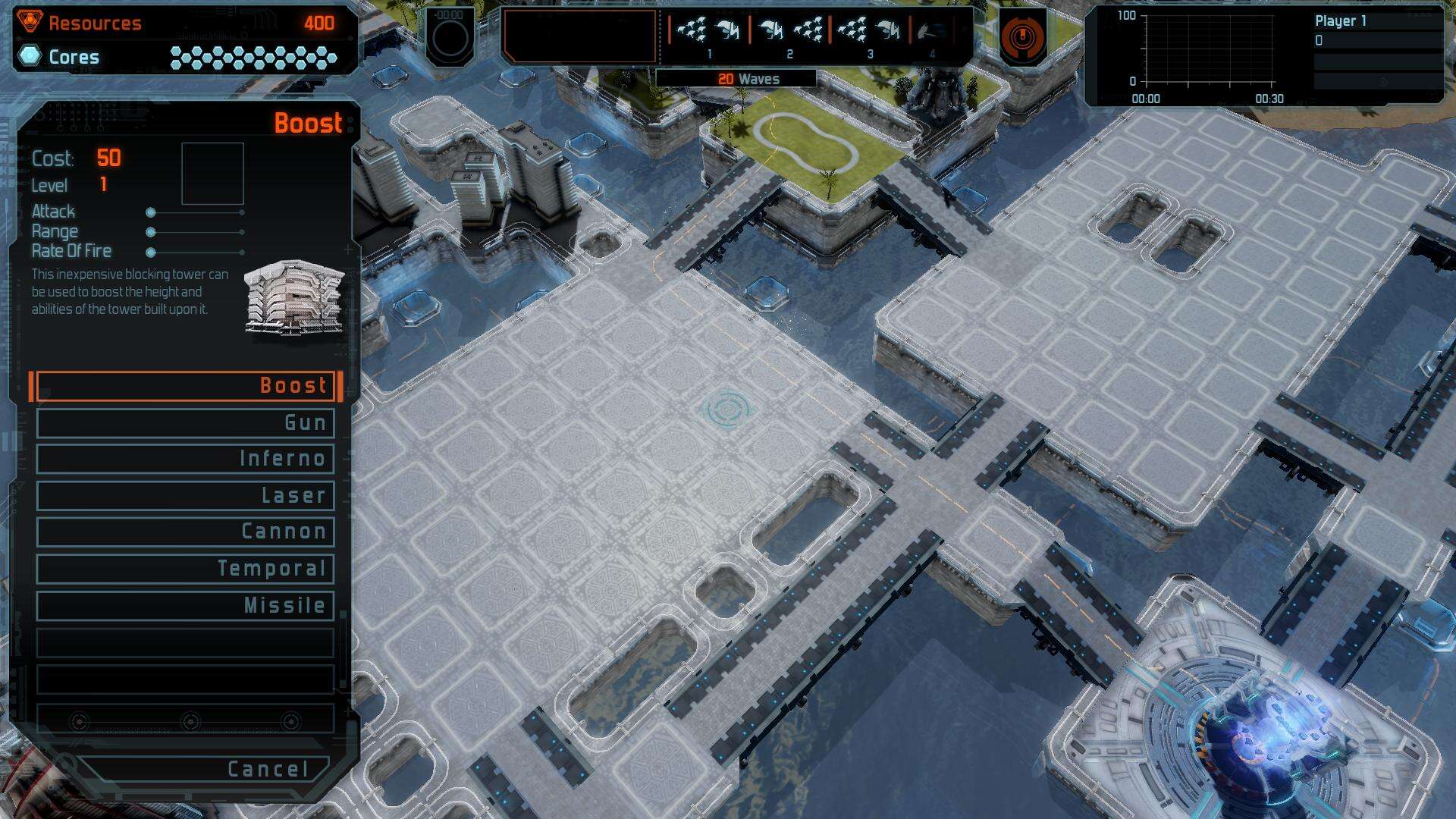Choose the Cannon tower
Screen dimensions: 1456x819
point(186,532)
